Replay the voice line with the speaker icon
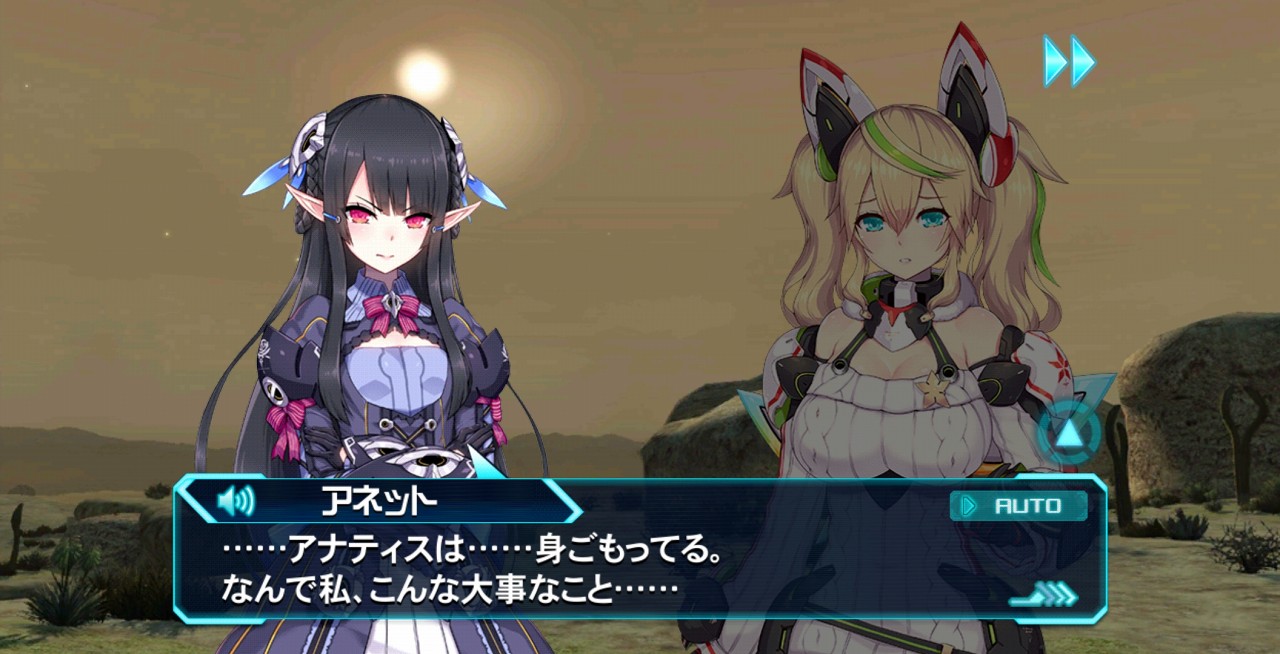The height and width of the screenshot is (654, 1280). point(236,499)
